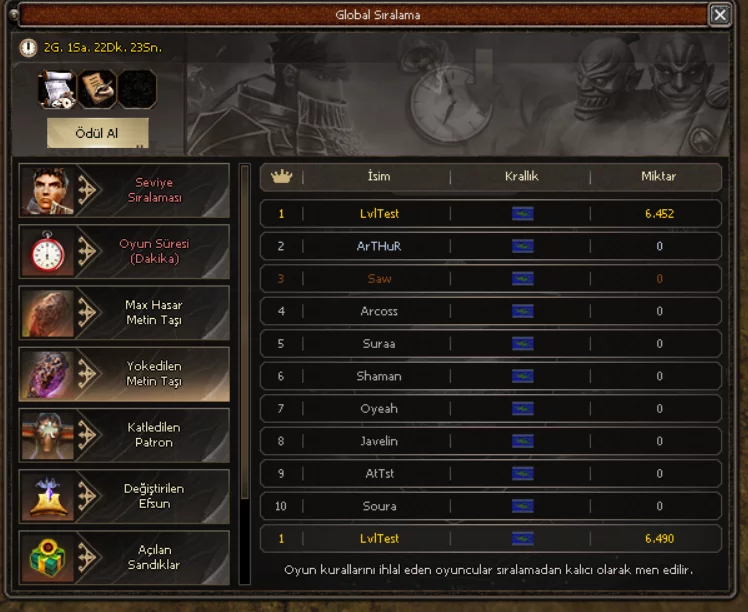Image resolution: width=748 pixels, height=612 pixels.
Task: Open Max Hasar Metin Taşı ranking
Action: click(124, 312)
